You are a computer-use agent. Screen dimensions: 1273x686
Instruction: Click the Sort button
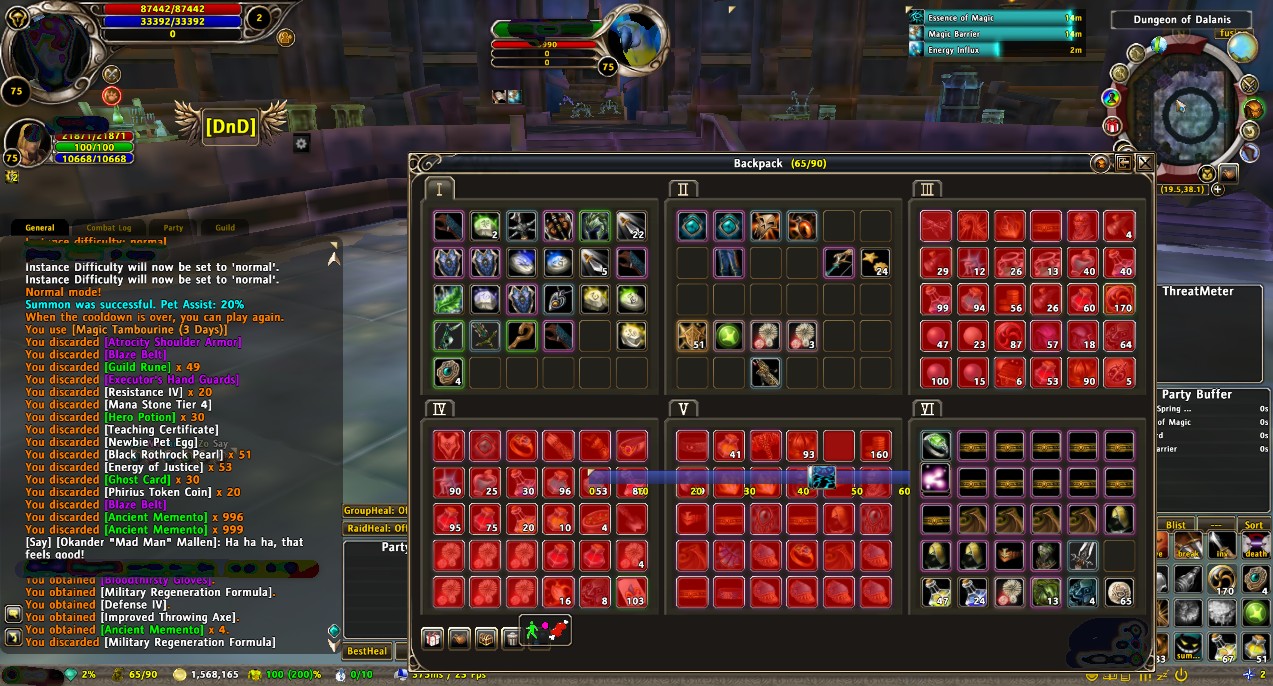(x=1253, y=525)
